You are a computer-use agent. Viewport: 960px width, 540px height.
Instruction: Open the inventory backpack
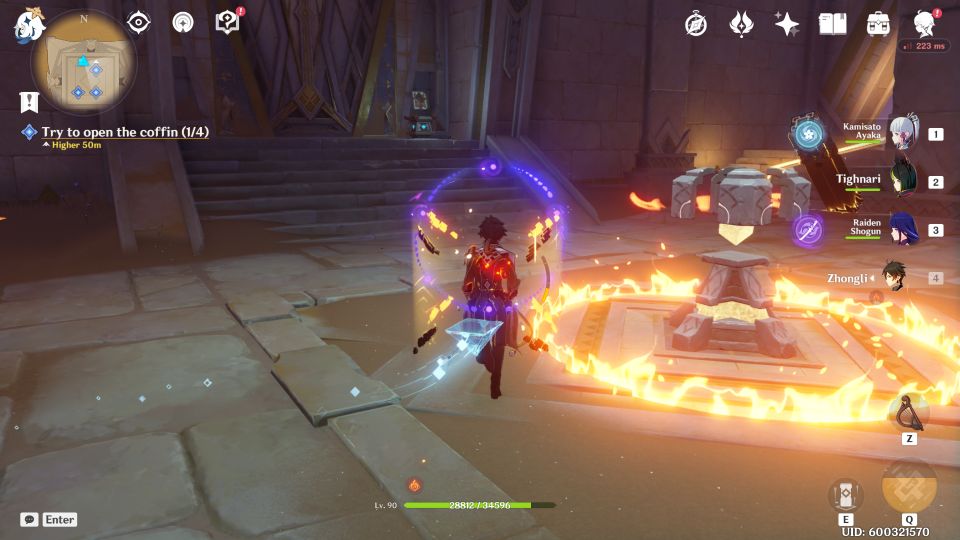879,24
